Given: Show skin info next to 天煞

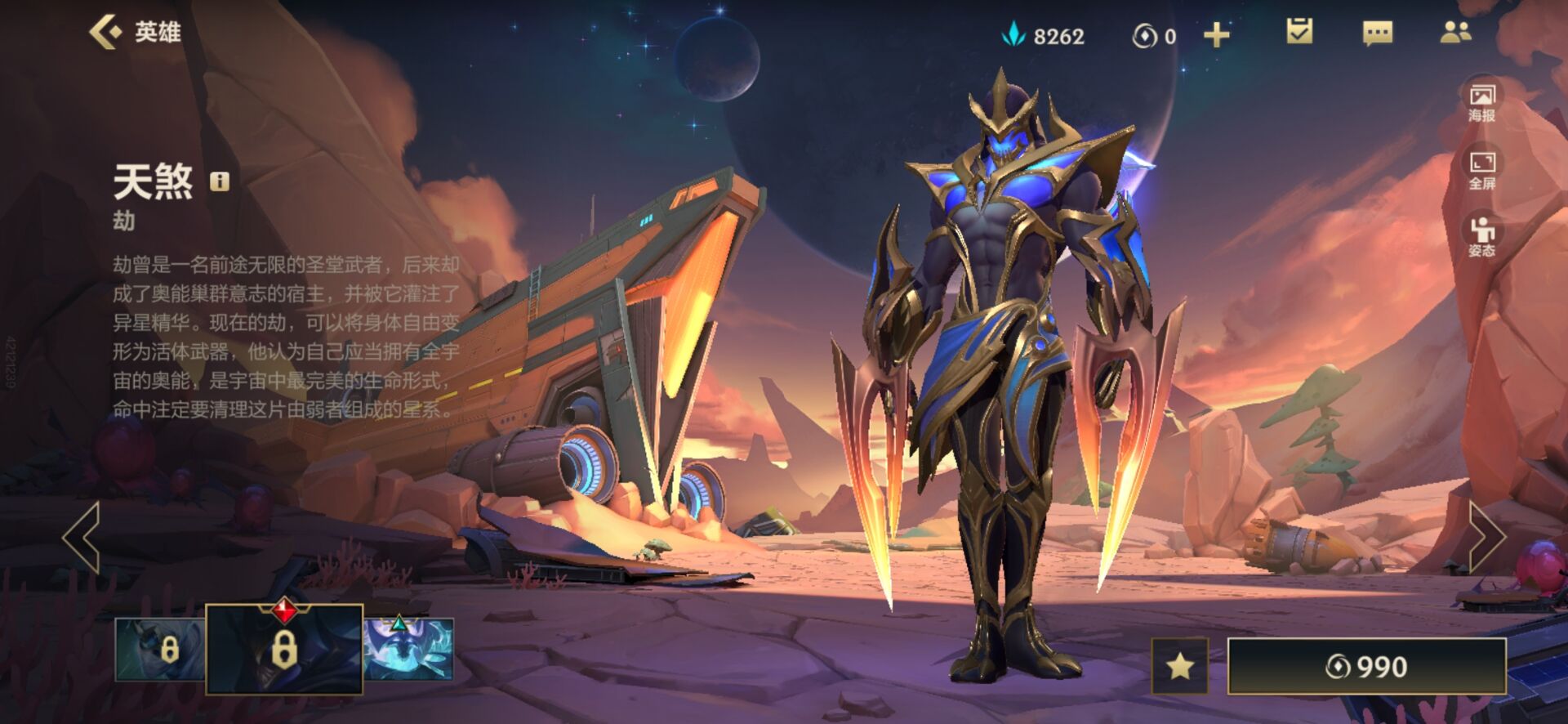Looking at the screenshot, I should (220, 181).
